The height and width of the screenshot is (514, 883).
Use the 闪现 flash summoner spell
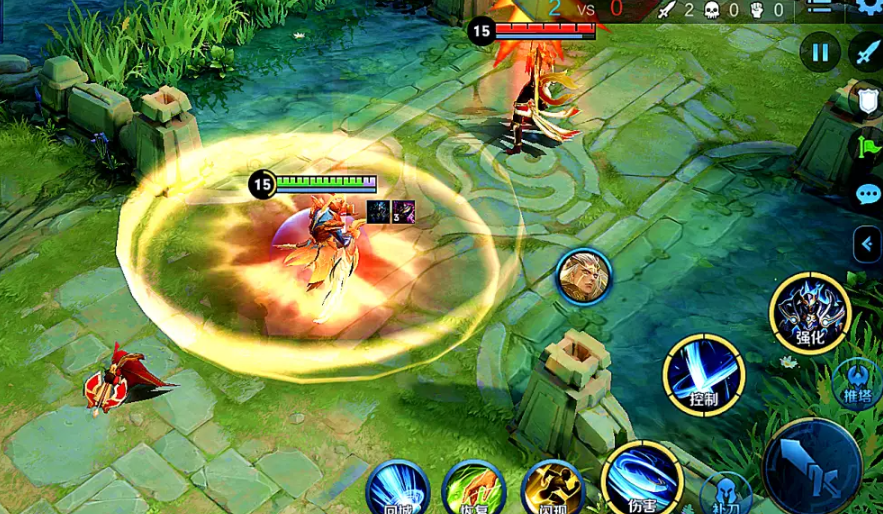[552, 490]
